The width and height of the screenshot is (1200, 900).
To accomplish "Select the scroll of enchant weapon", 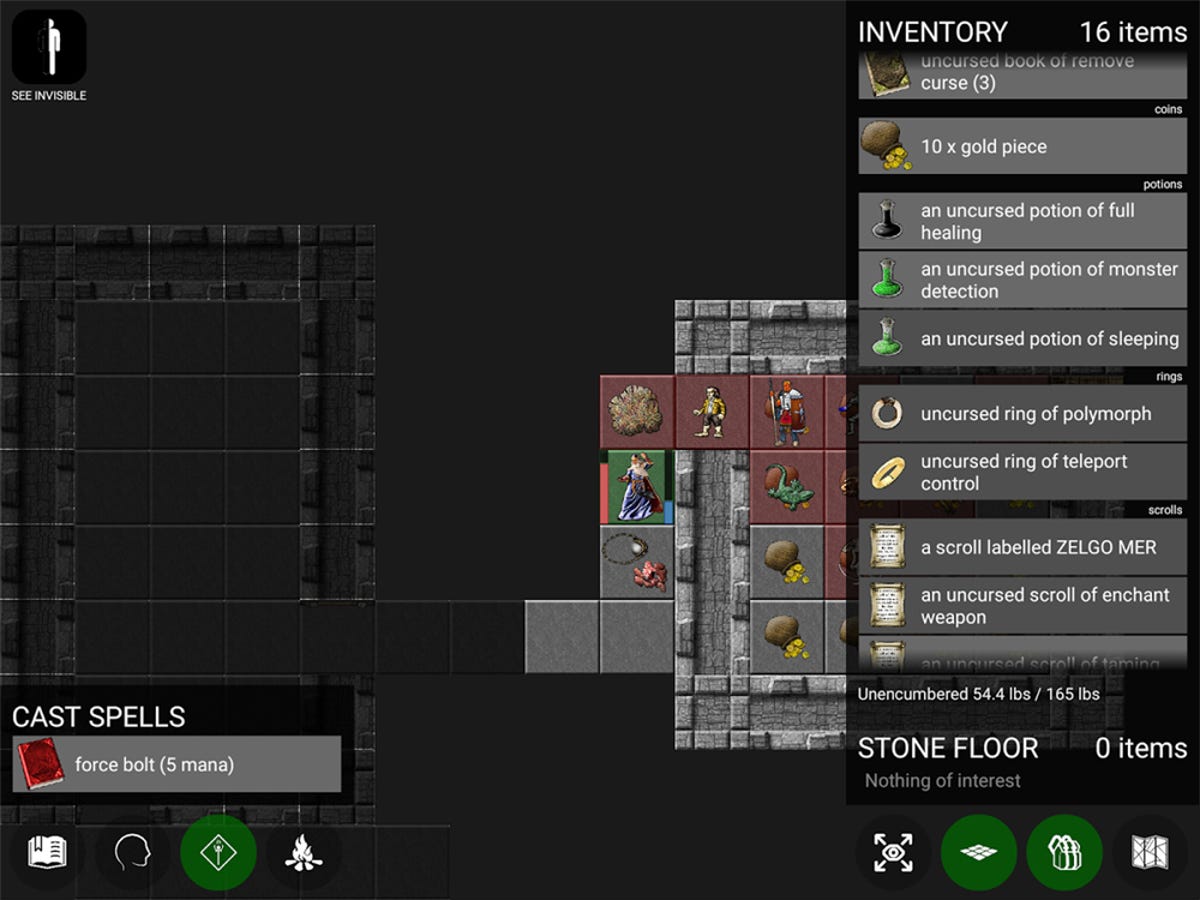I will pos(1022,605).
